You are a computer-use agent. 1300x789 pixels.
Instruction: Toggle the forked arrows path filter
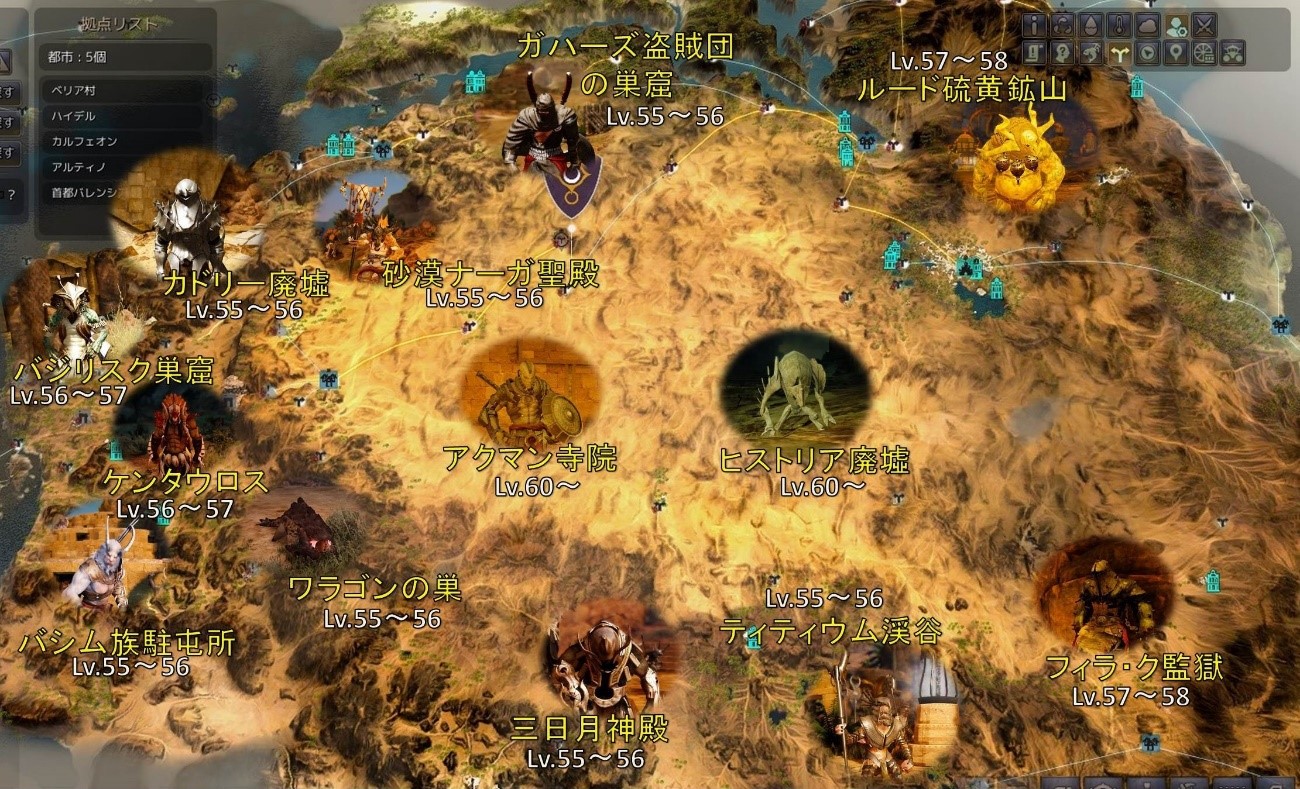[x=1119, y=52]
